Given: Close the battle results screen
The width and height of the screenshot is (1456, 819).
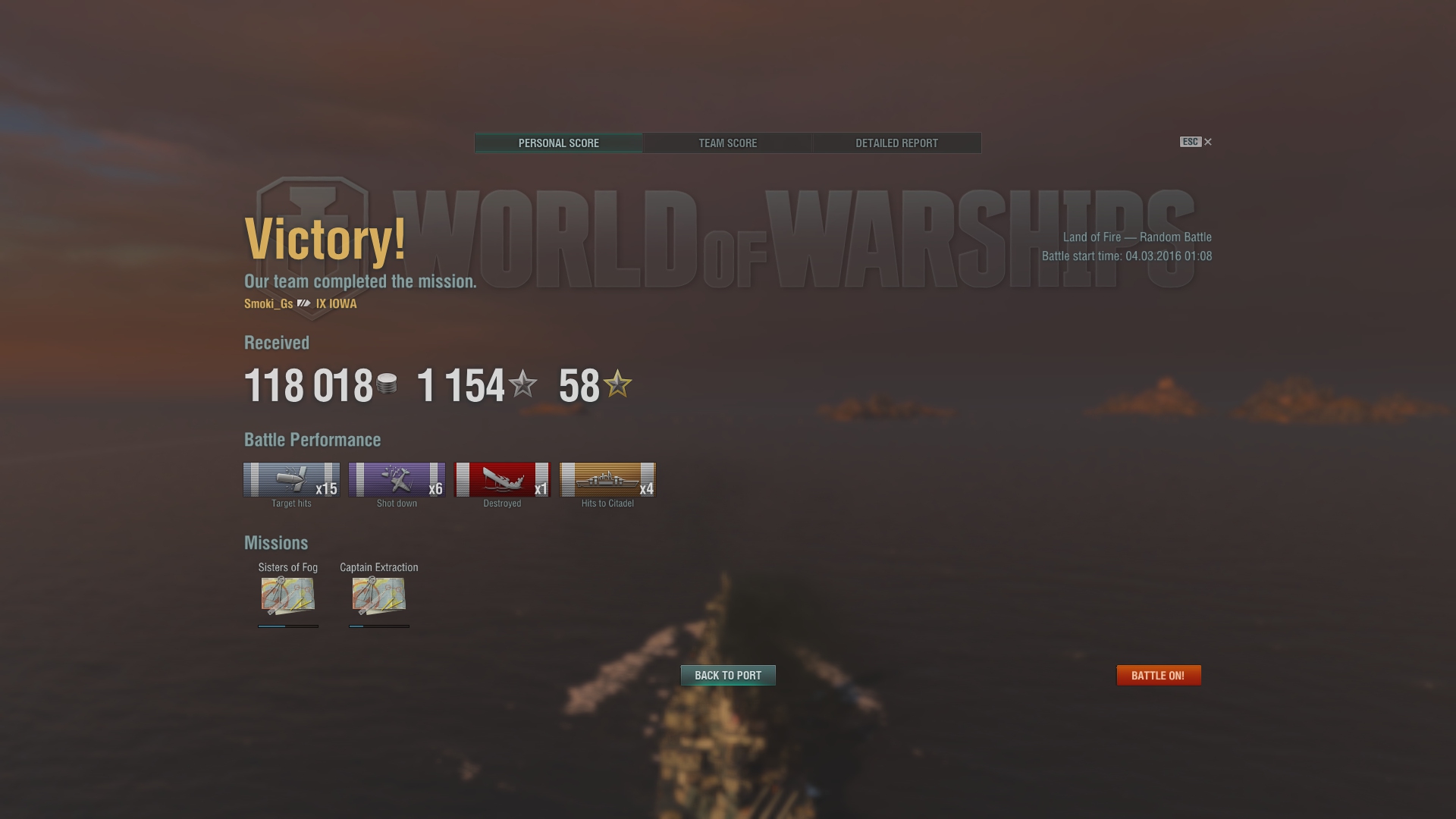Looking at the screenshot, I should pos(1208,142).
